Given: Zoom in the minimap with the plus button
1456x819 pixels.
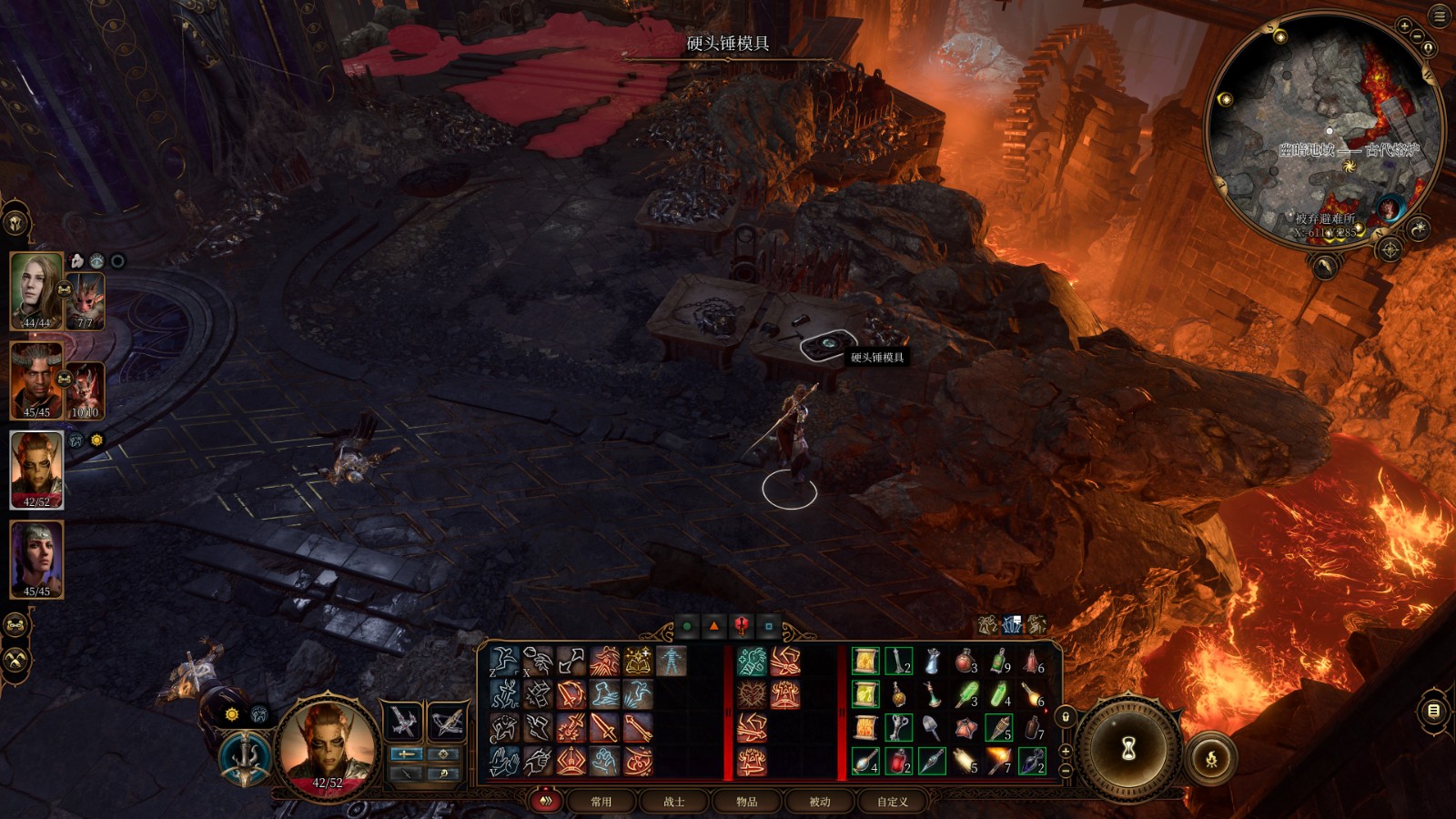Looking at the screenshot, I should (x=1404, y=26).
